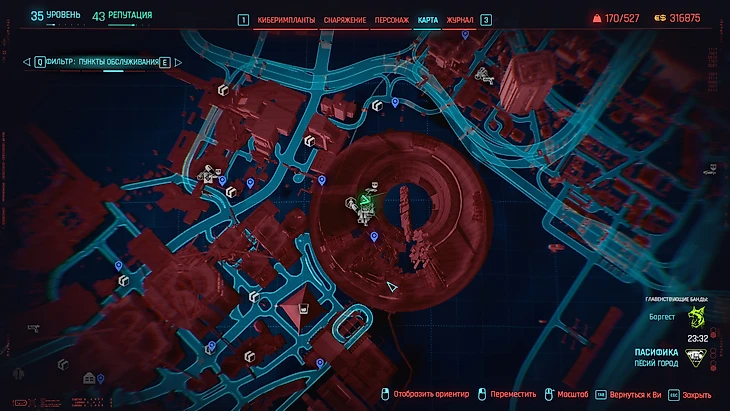Viewport: 730px width, 411px height.
Task: Select the Карта tab
Action: 428,20
